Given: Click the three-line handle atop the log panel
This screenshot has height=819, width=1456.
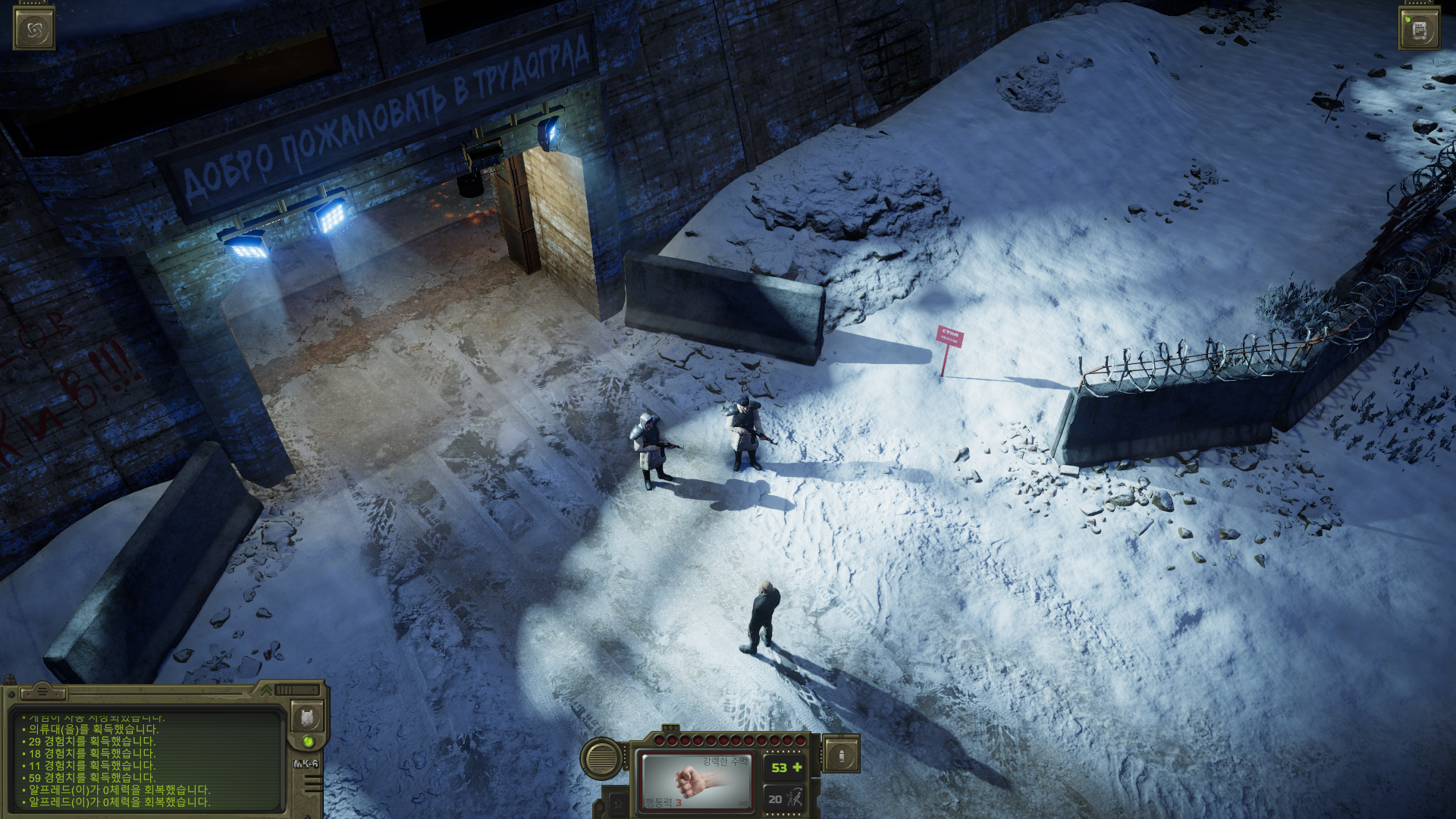Looking at the screenshot, I should pos(42,691).
